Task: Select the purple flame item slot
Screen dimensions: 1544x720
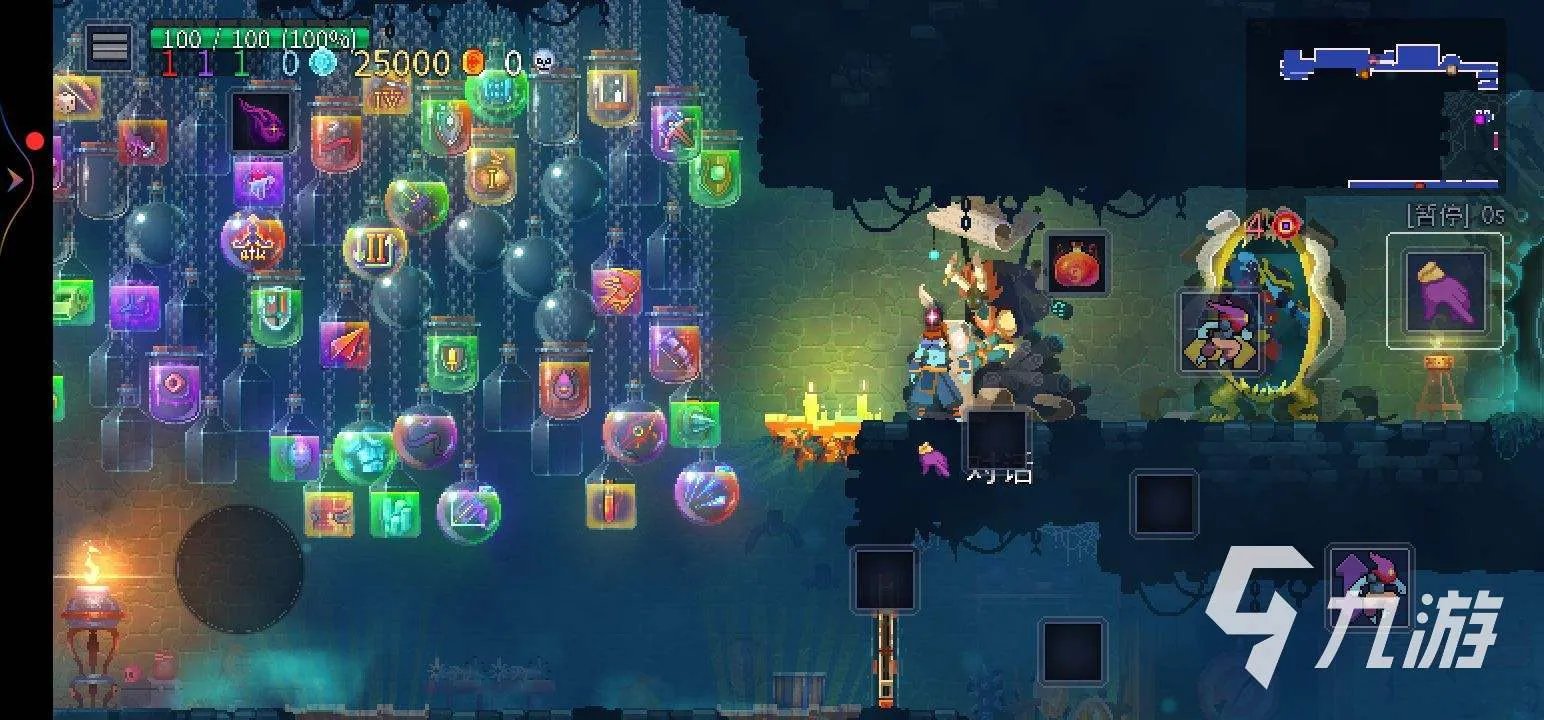Action: [261, 121]
